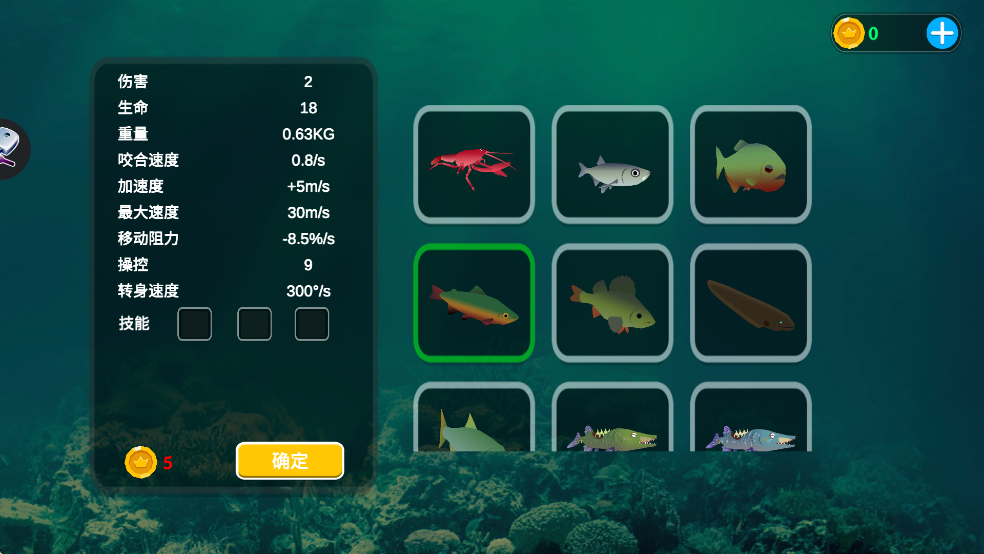Confirm selection with the yellow 确定 button
This screenshot has width=984, height=554.
pos(290,461)
